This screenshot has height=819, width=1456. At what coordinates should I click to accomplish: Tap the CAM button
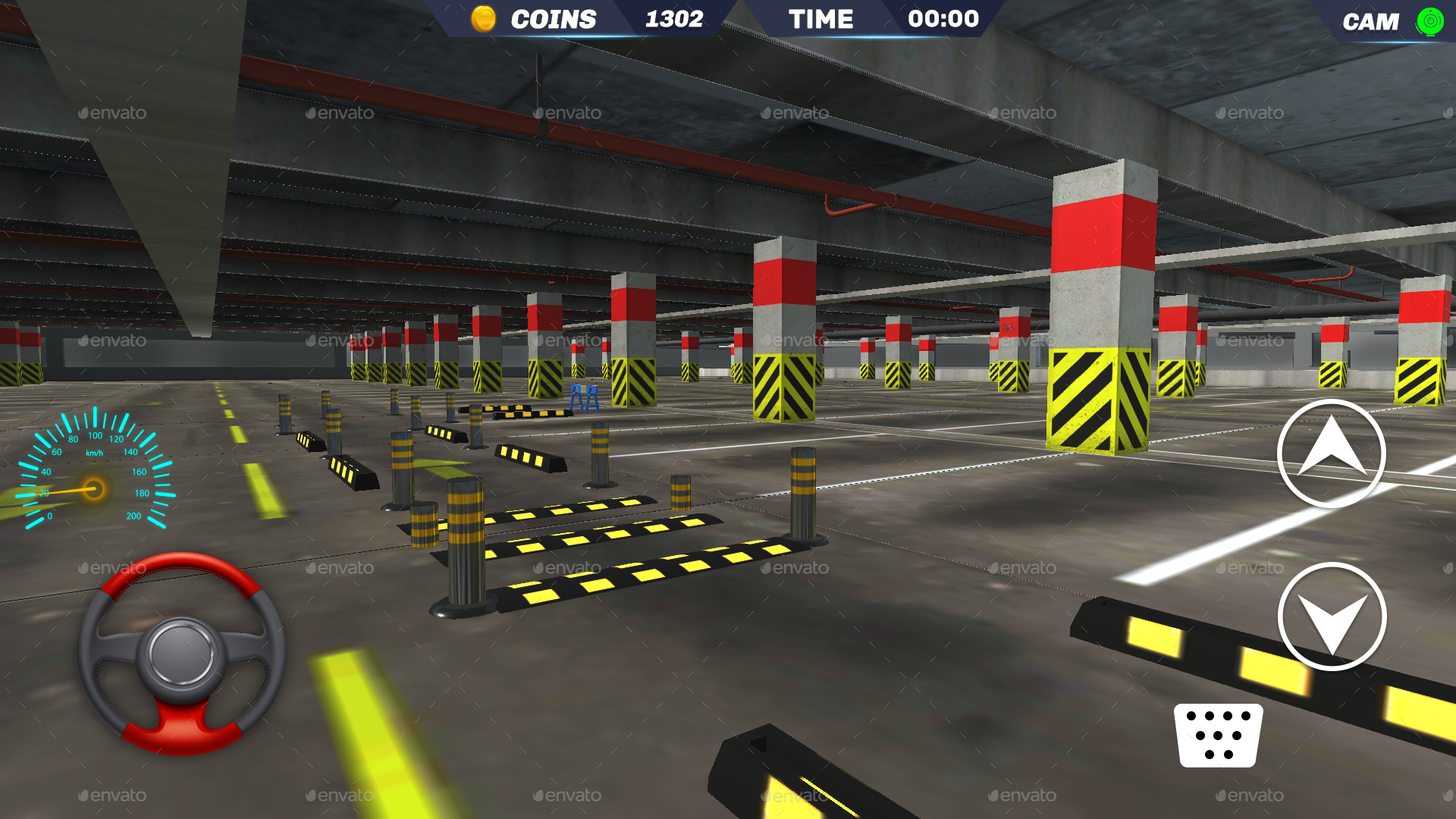[1371, 20]
